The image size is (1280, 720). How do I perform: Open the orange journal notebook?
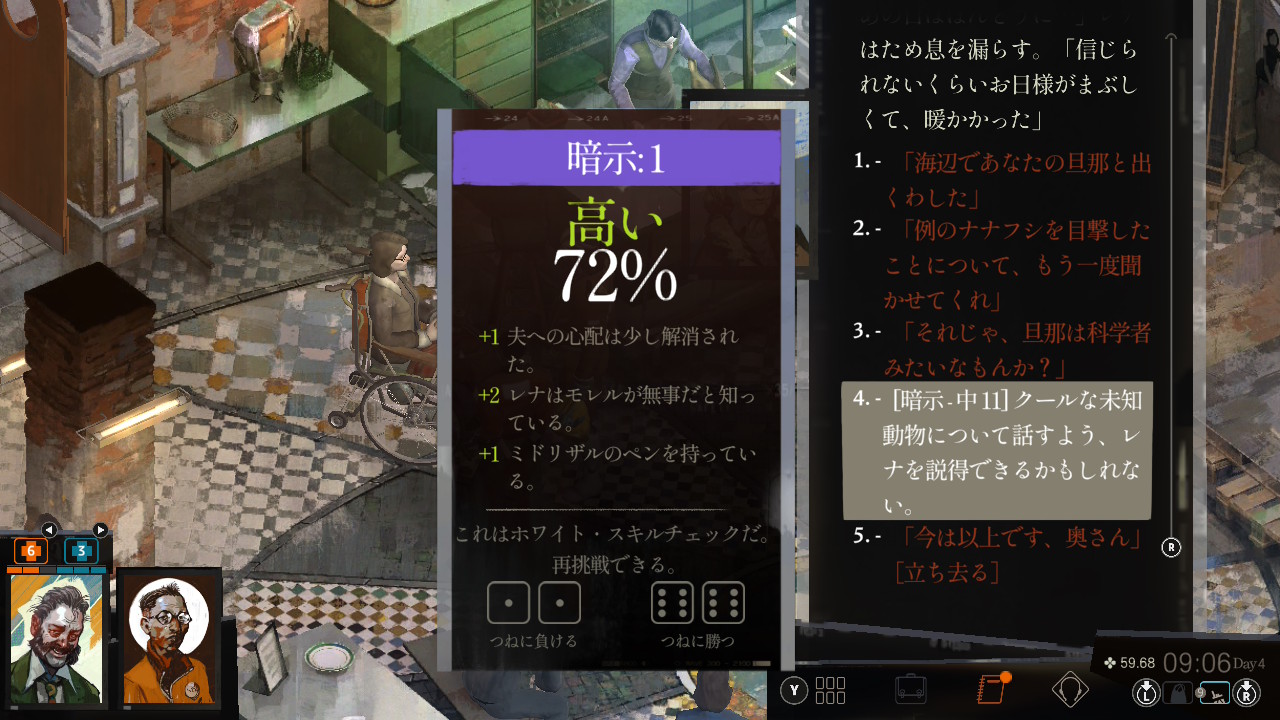990,689
